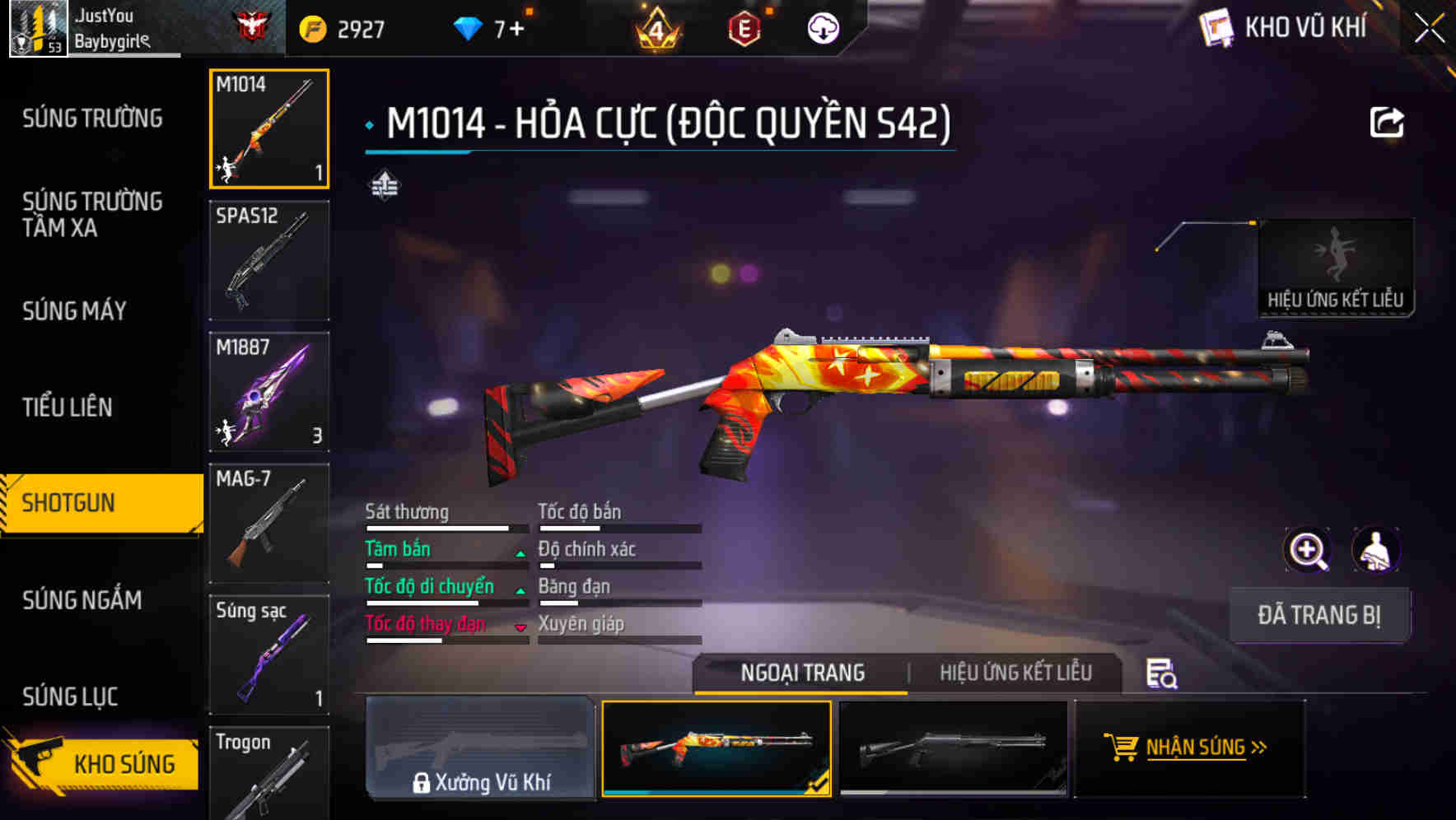Open the locked Xưởng Vũ Khí slot
Viewport: 1456px width, 820px height.
tap(480, 748)
